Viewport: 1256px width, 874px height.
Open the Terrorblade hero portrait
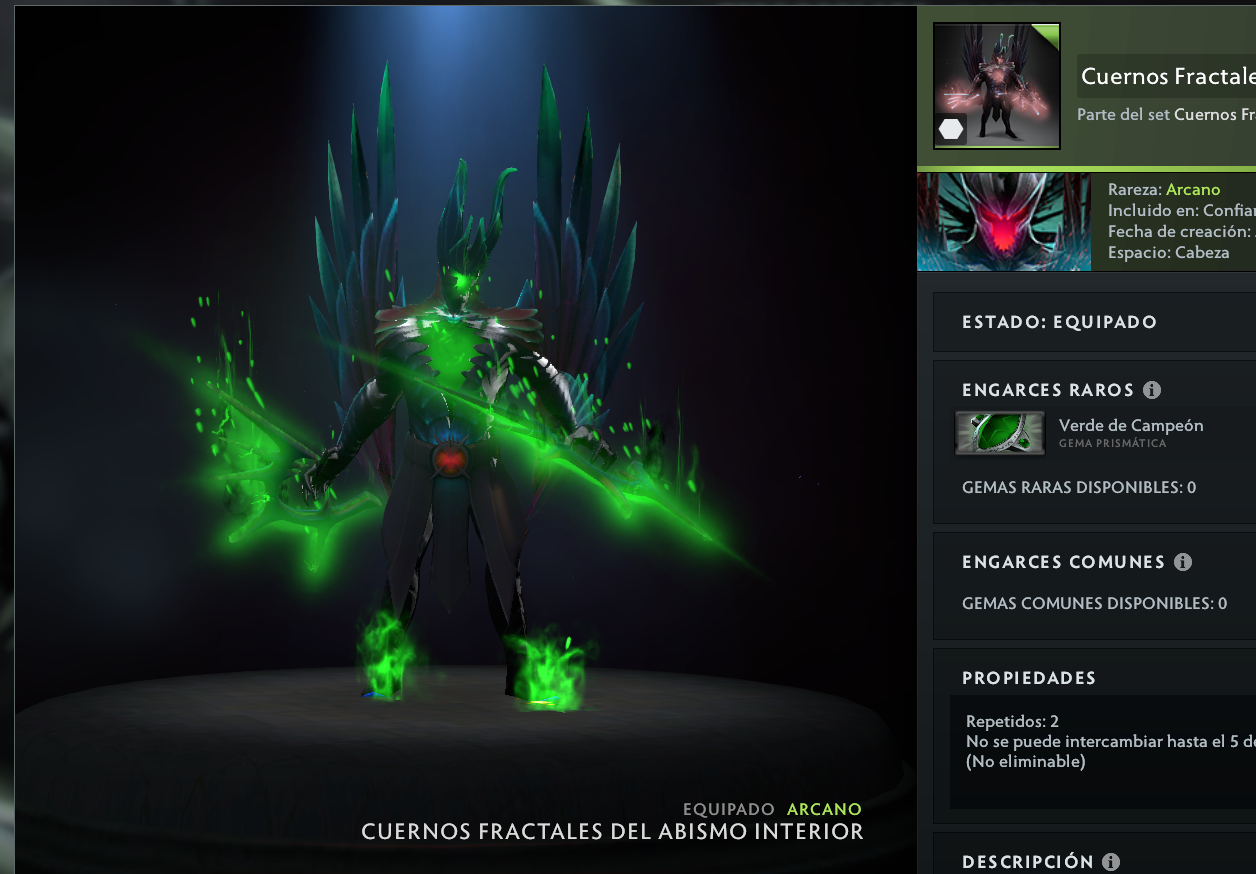(1003, 222)
